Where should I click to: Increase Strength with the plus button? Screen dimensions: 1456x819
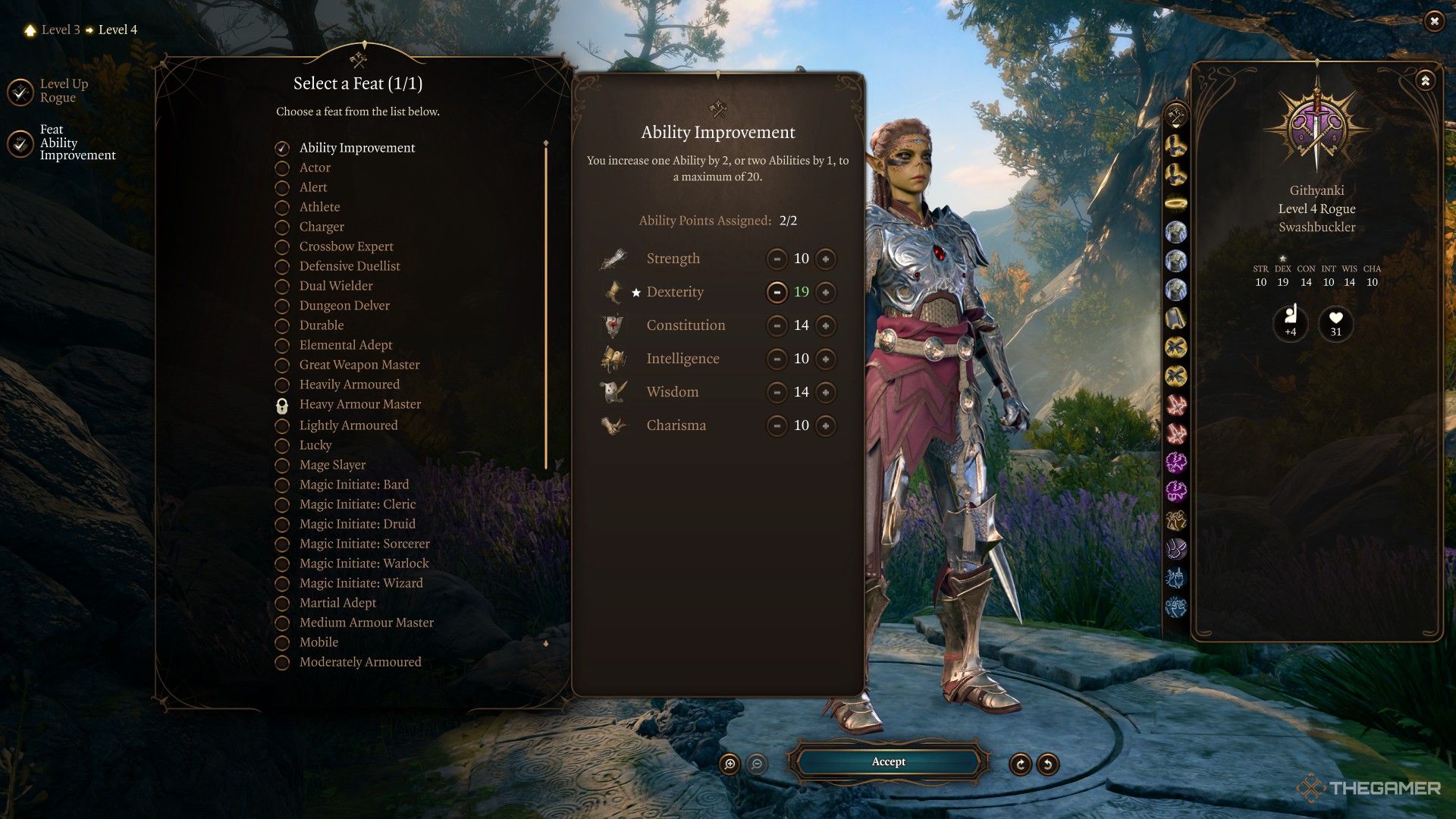tap(825, 259)
